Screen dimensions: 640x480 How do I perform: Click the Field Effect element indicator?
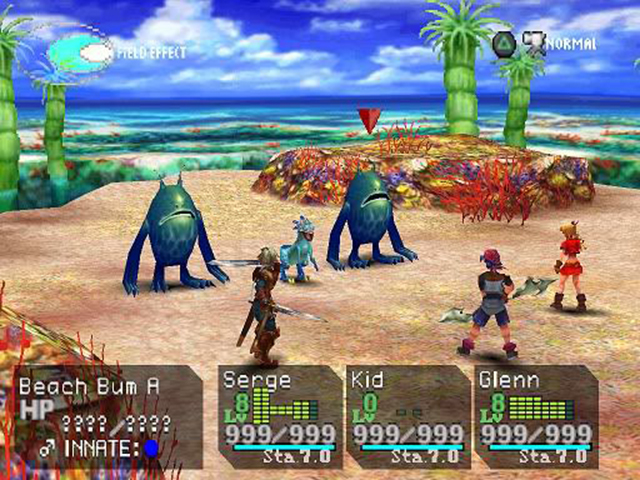(x=80, y=52)
